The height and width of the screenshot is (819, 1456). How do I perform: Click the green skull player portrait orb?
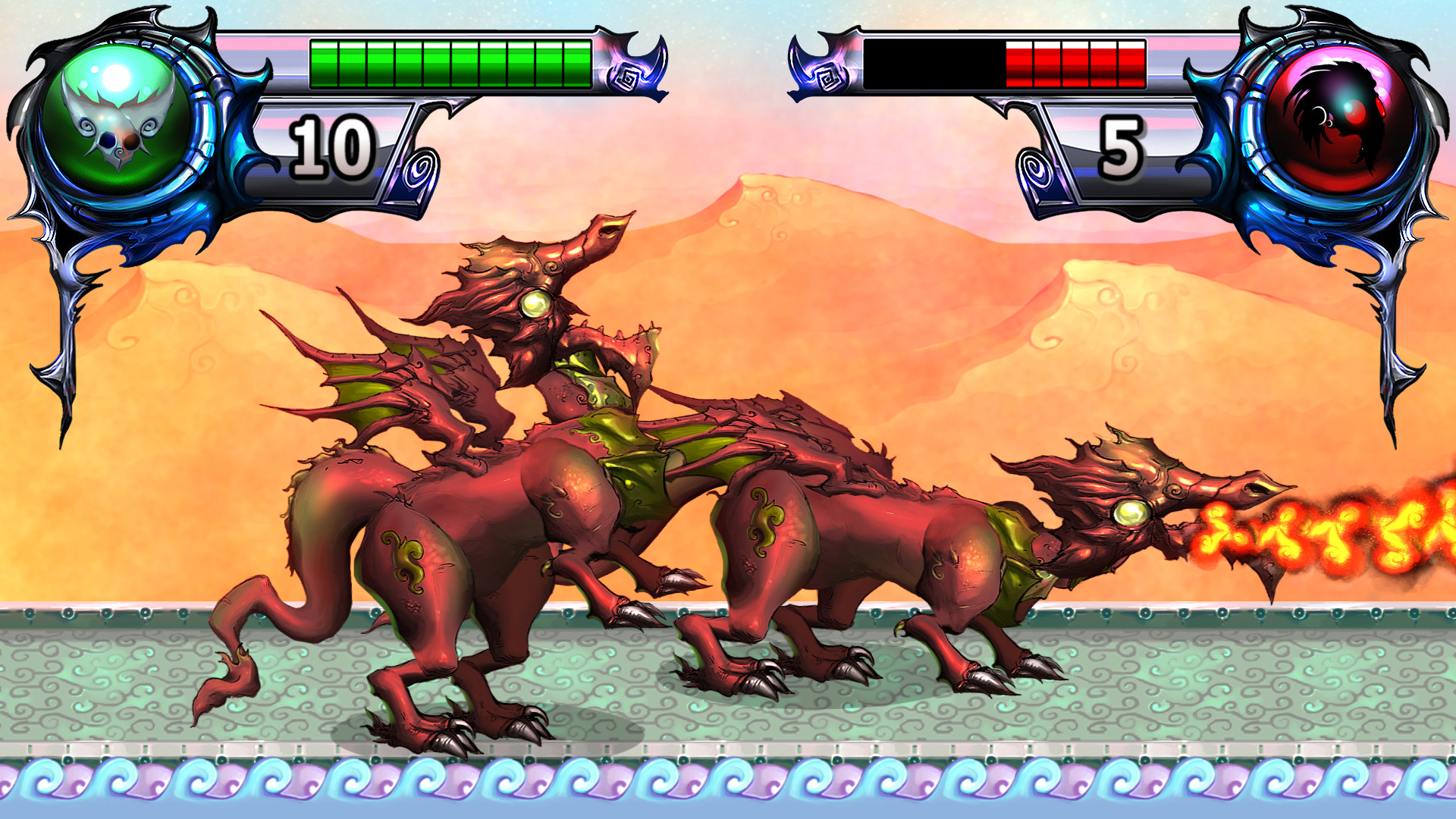pyautogui.click(x=116, y=119)
